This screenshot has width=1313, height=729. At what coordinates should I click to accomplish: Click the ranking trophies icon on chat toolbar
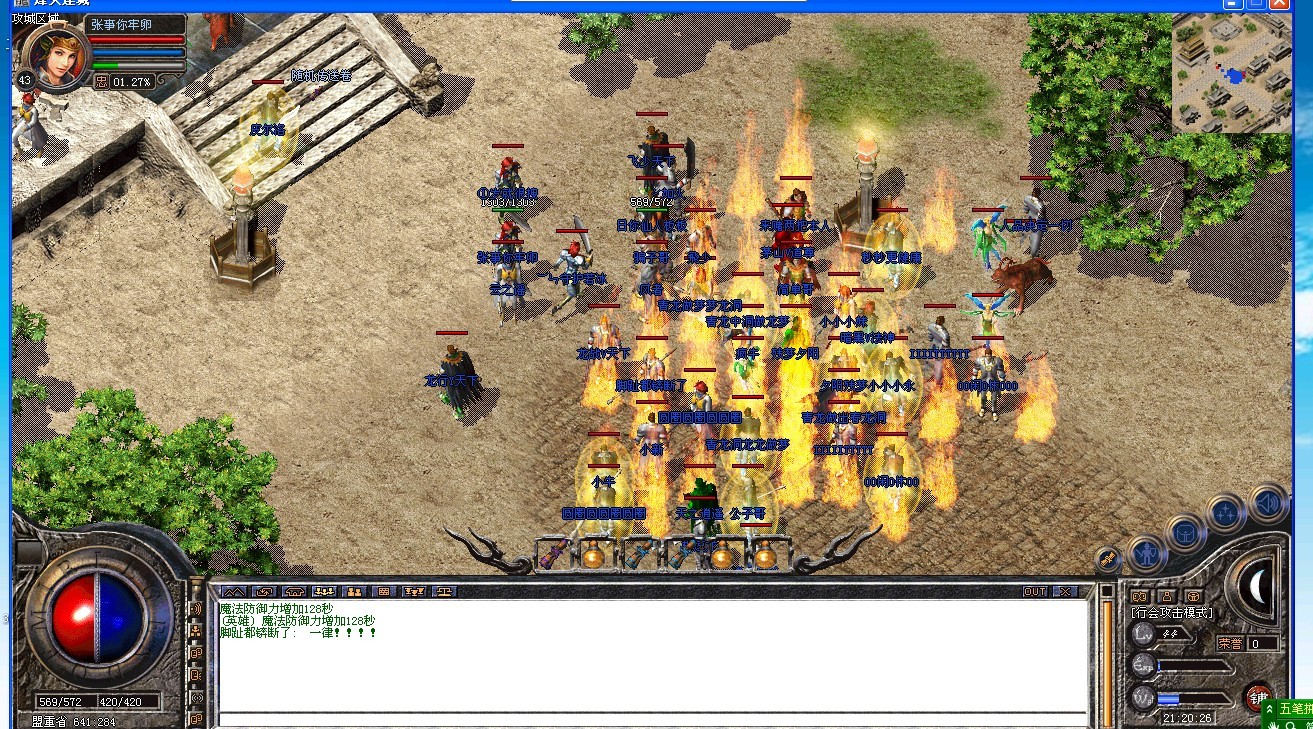click(x=414, y=591)
